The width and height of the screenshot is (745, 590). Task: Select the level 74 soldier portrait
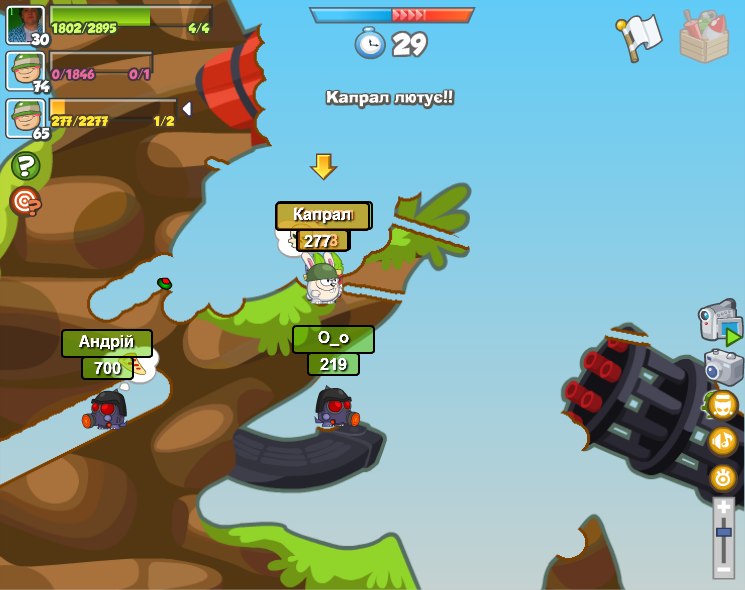tap(25, 71)
